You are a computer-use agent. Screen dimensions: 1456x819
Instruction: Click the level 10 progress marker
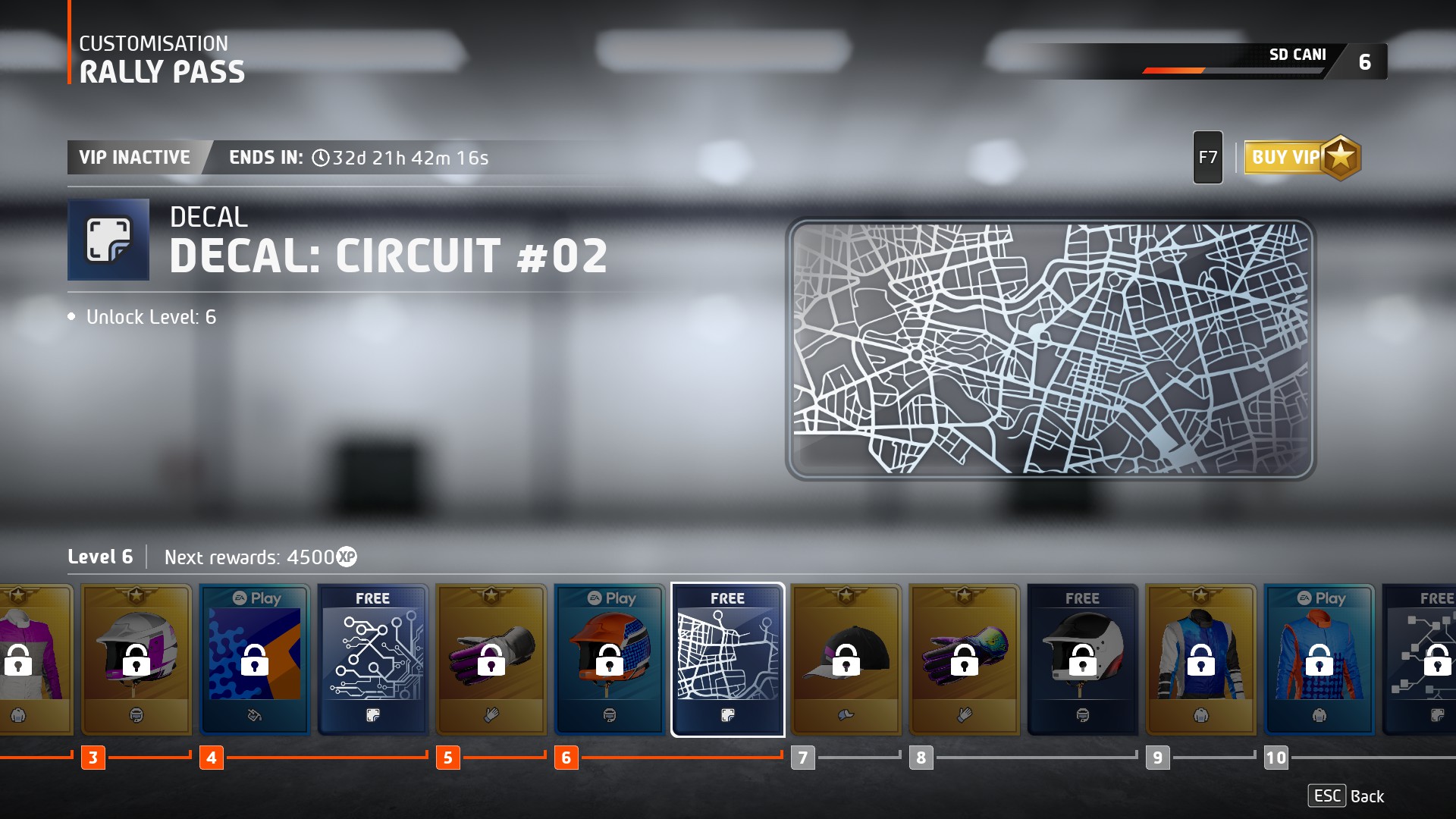(1276, 758)
